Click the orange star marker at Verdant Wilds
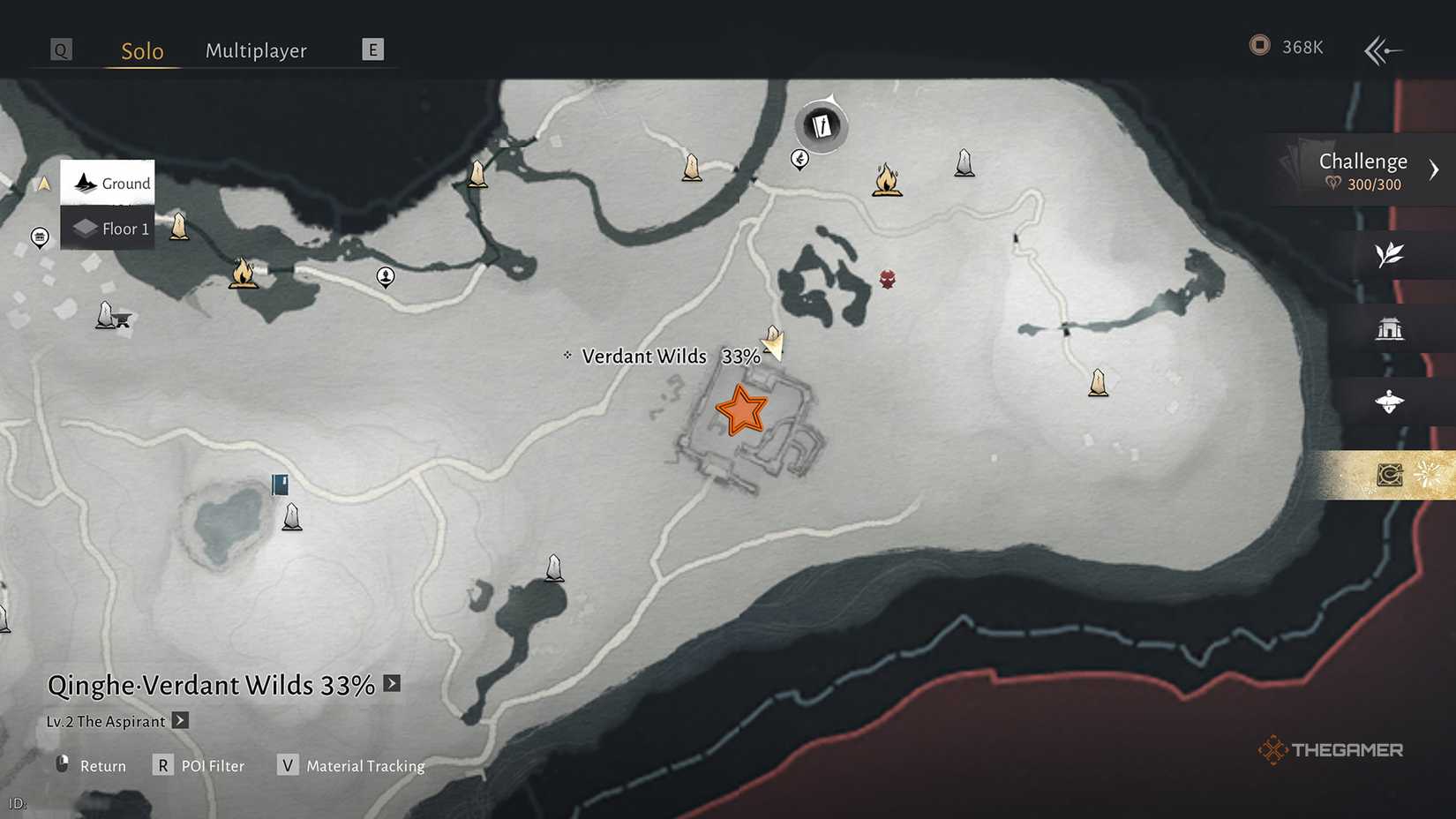The width and height of the screenshot is (1456, 819). (741, 410)
